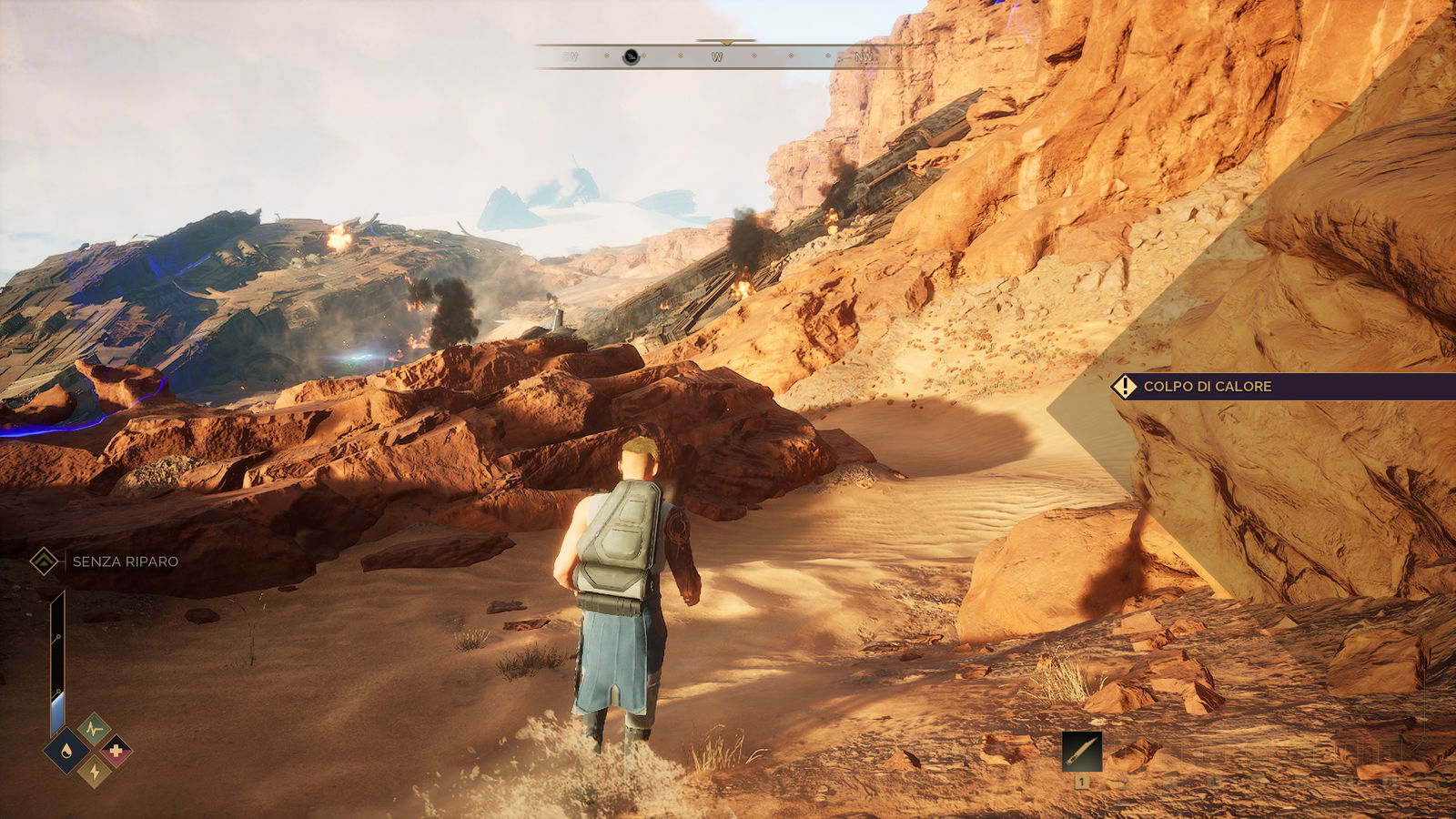Image resolution: width=1456 pixels, height=819 pixels.
Task: Click the black marker on the compass
Action: coord(631,57)
